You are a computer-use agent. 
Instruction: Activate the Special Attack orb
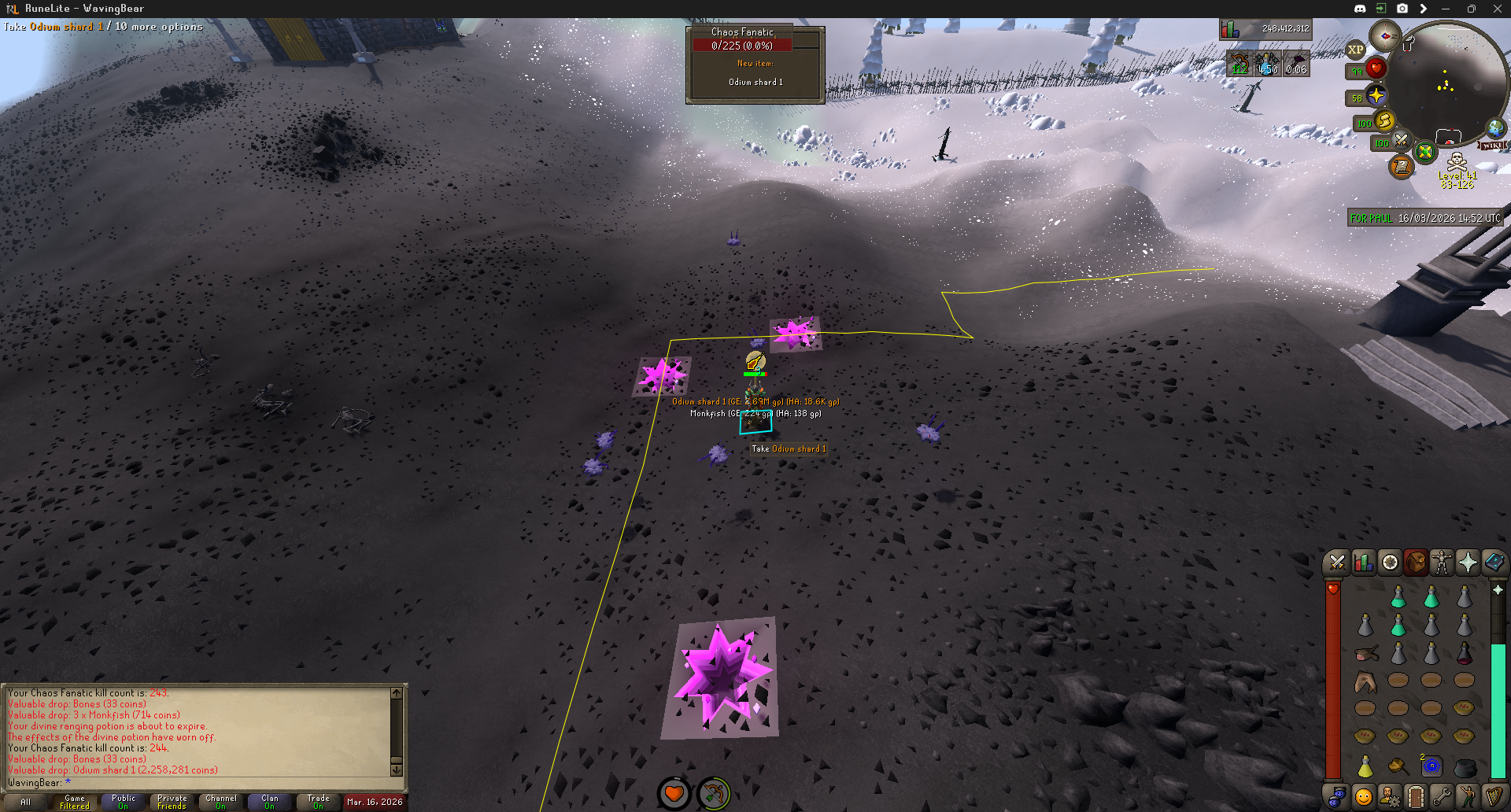tap(1402, 141)
